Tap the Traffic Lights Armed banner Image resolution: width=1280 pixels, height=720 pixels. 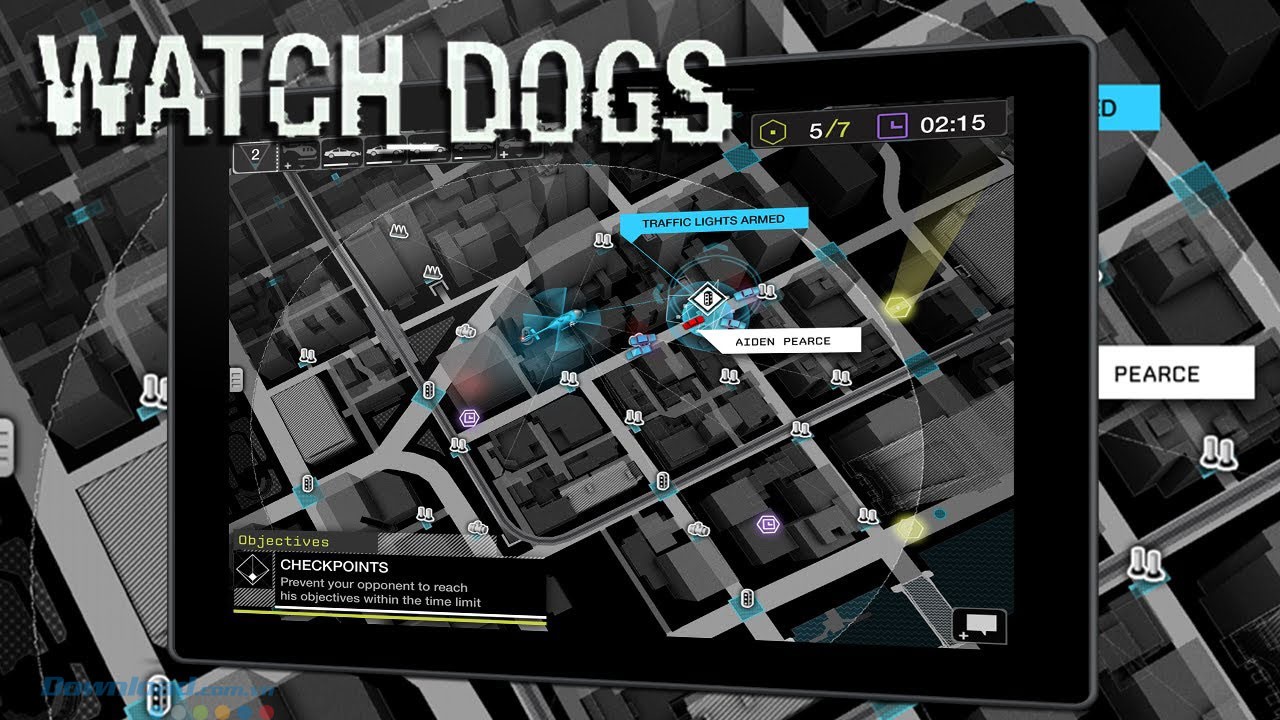712,221
